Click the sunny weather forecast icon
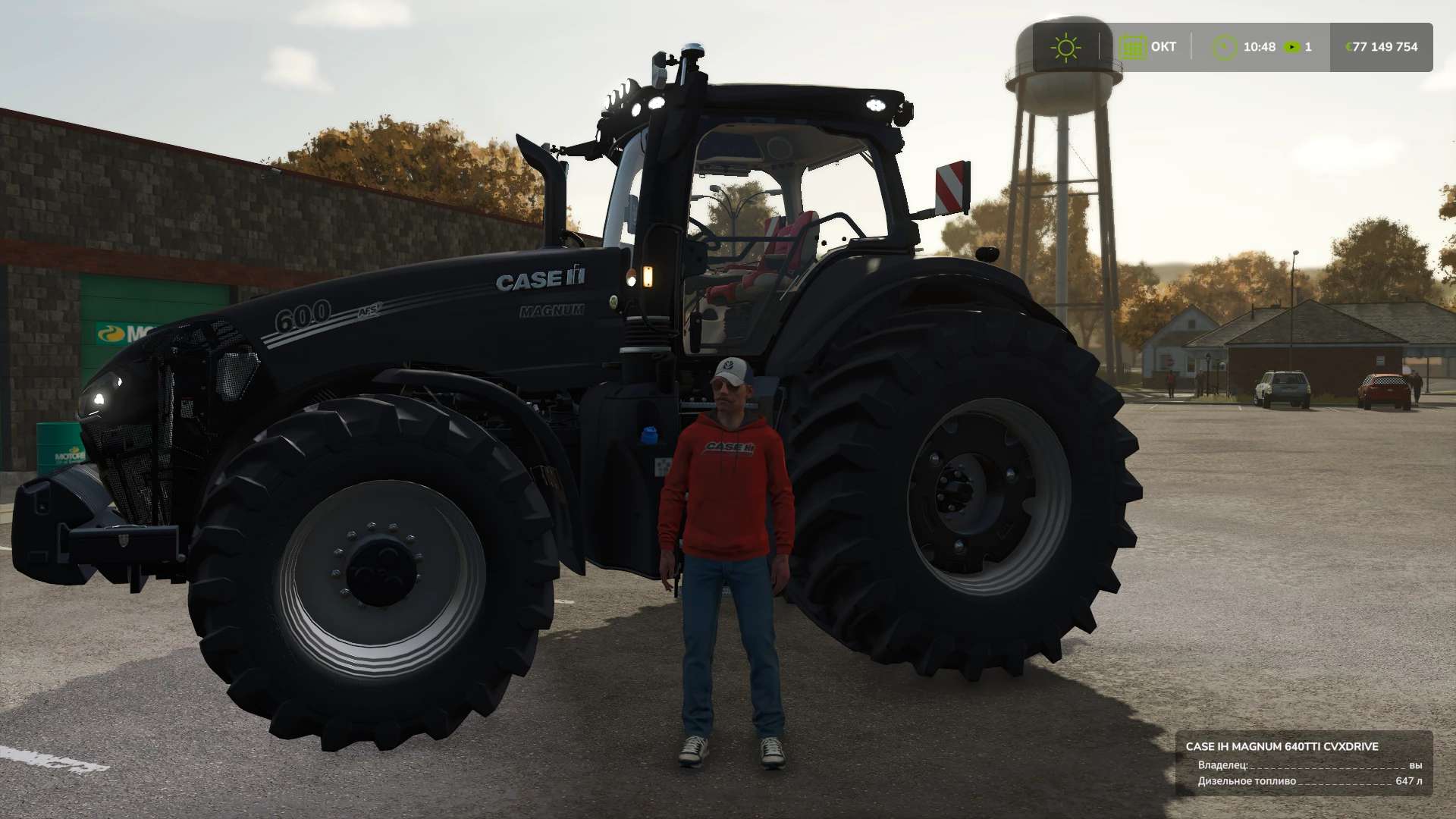This screenshot has height=819, width=1456. click(1065, 47)
